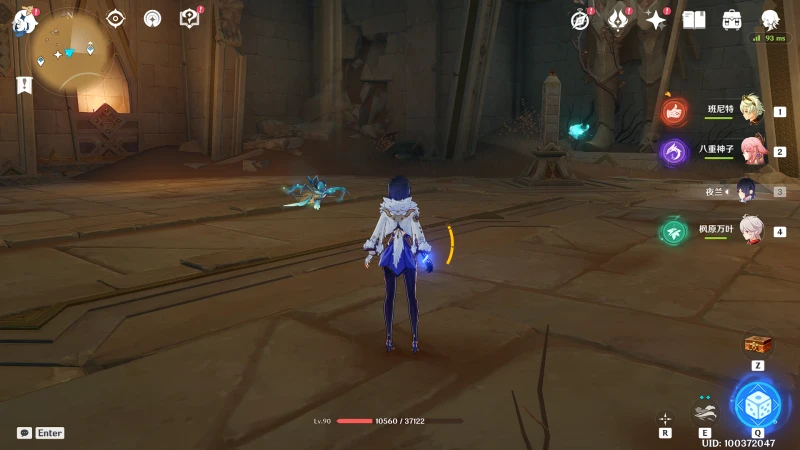Open the Wish four-pointed star icon
800x450 pixels.
[656, 19]
